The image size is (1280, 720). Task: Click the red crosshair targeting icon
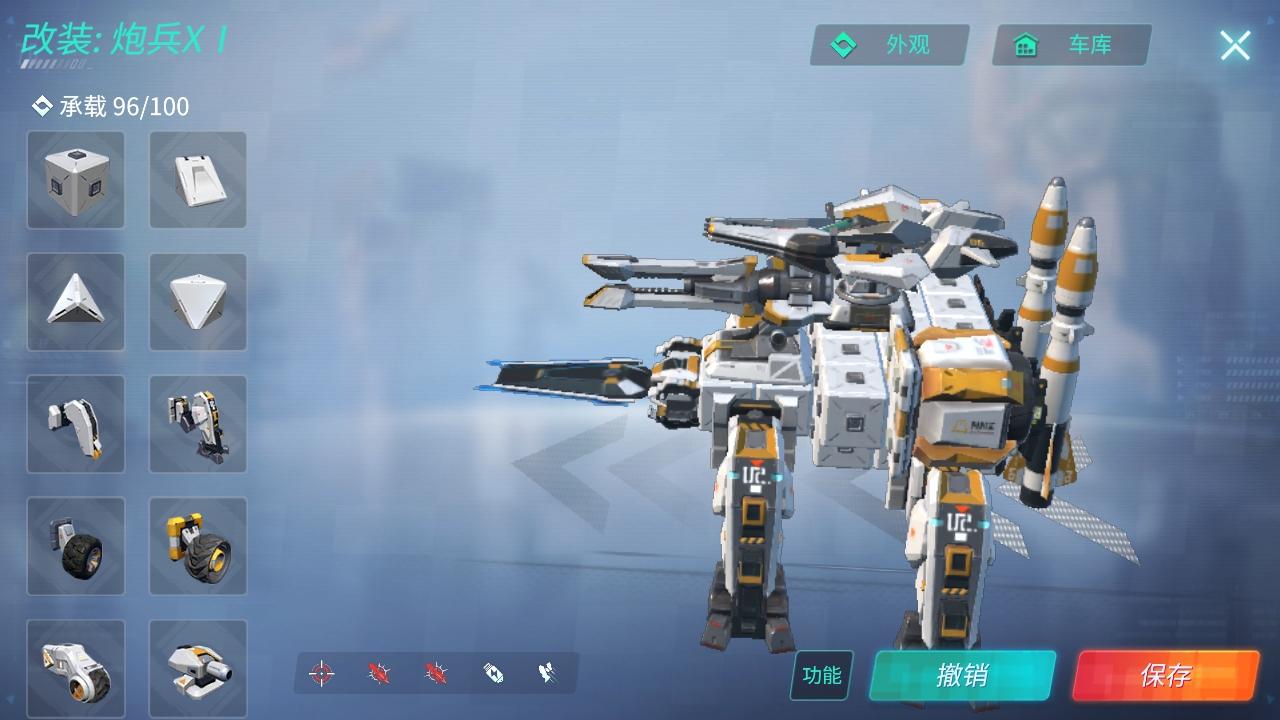click(x=321, y=673)
